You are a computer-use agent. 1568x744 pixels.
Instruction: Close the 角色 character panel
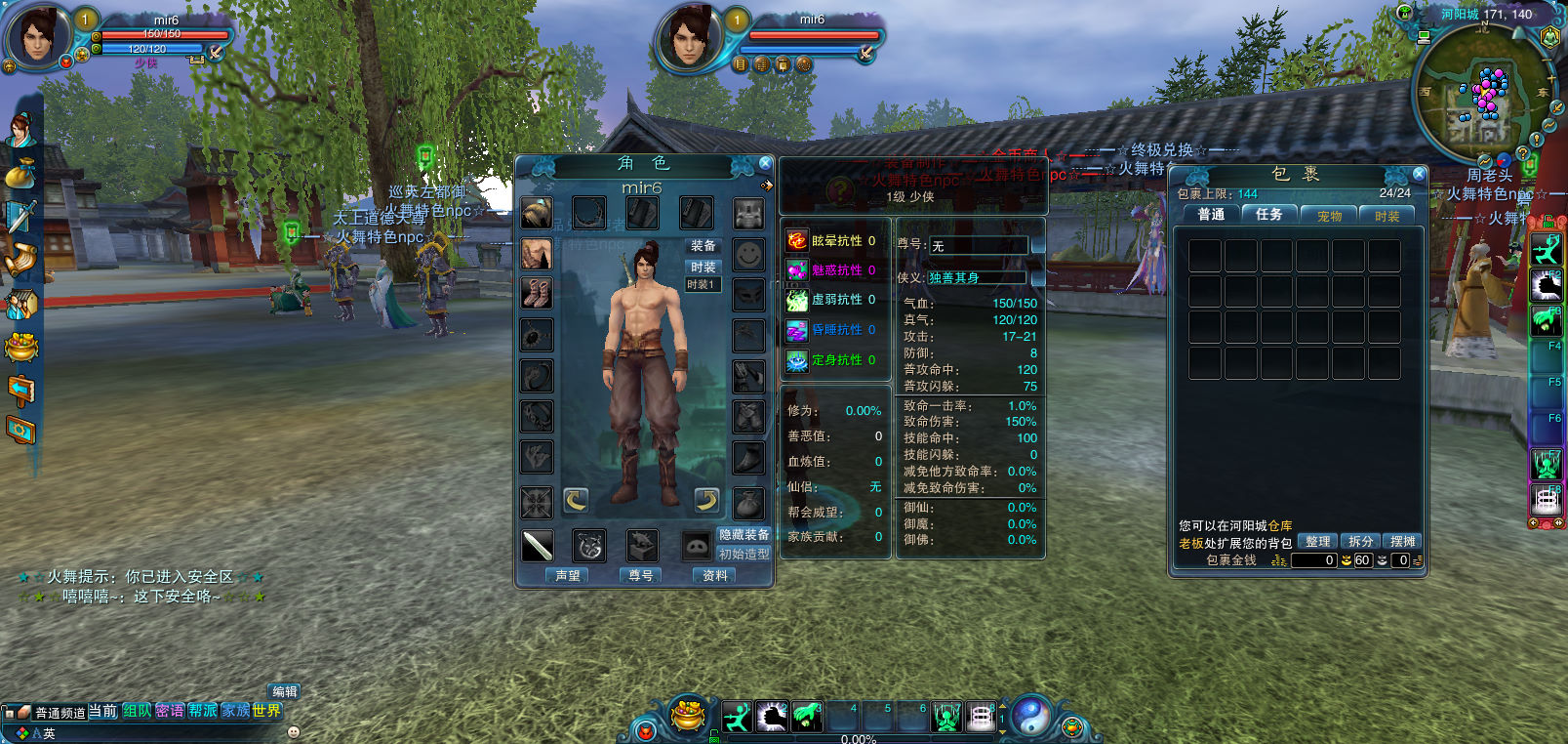point(765,164)
